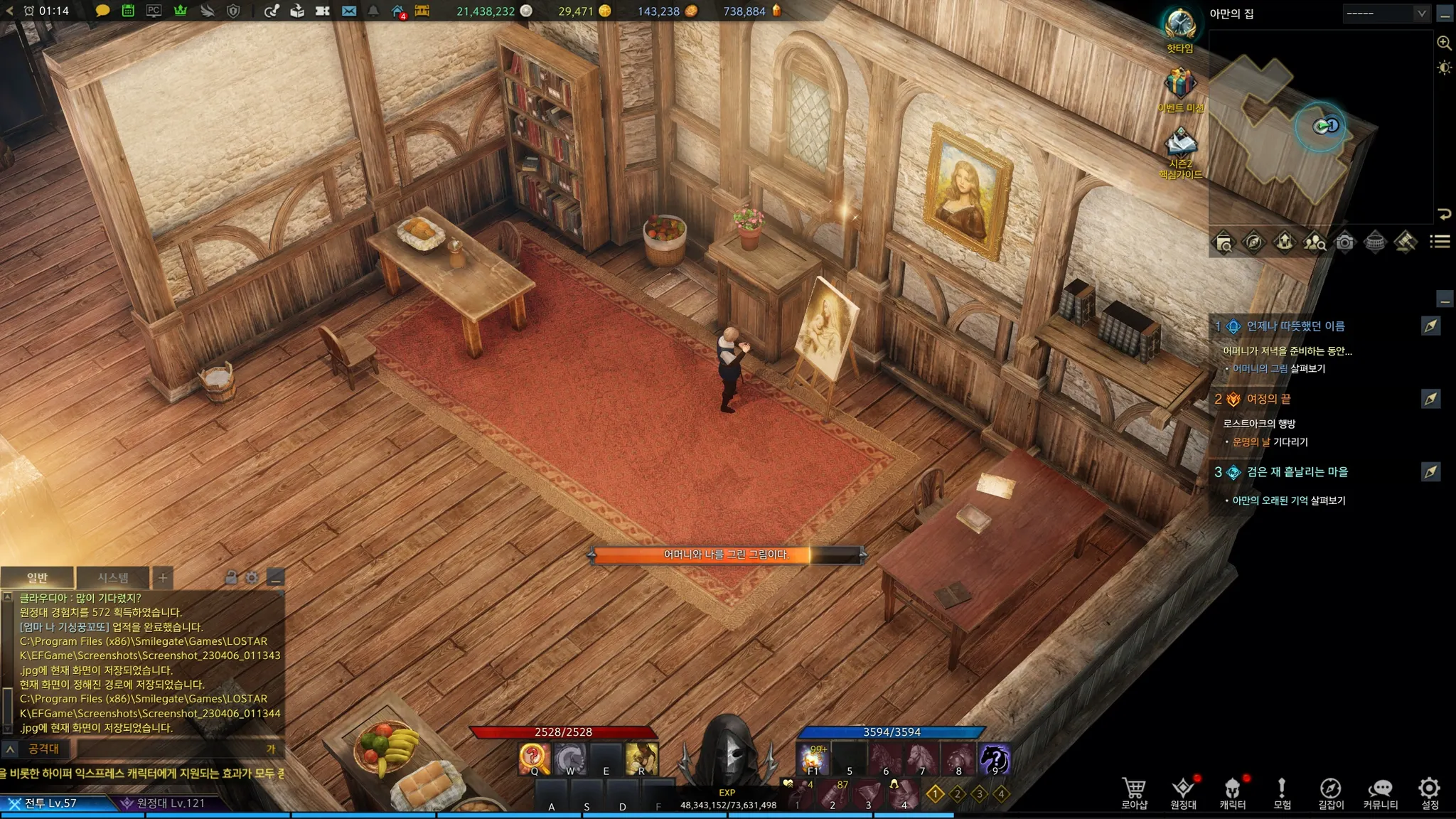This screenshot has height=819, width=1456.
Task: Open the 커뮤니티 community menu
Action: click(1380, 793)
